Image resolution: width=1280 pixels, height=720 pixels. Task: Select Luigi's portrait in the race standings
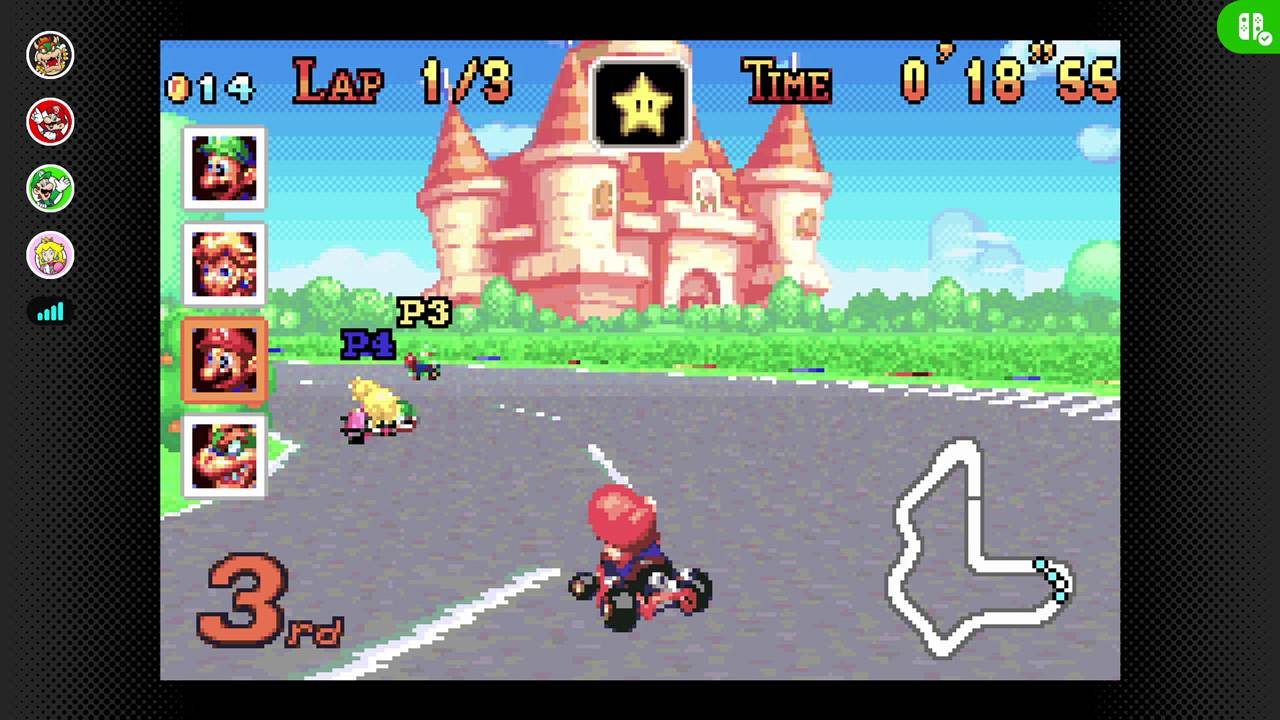tap(223, 167)
